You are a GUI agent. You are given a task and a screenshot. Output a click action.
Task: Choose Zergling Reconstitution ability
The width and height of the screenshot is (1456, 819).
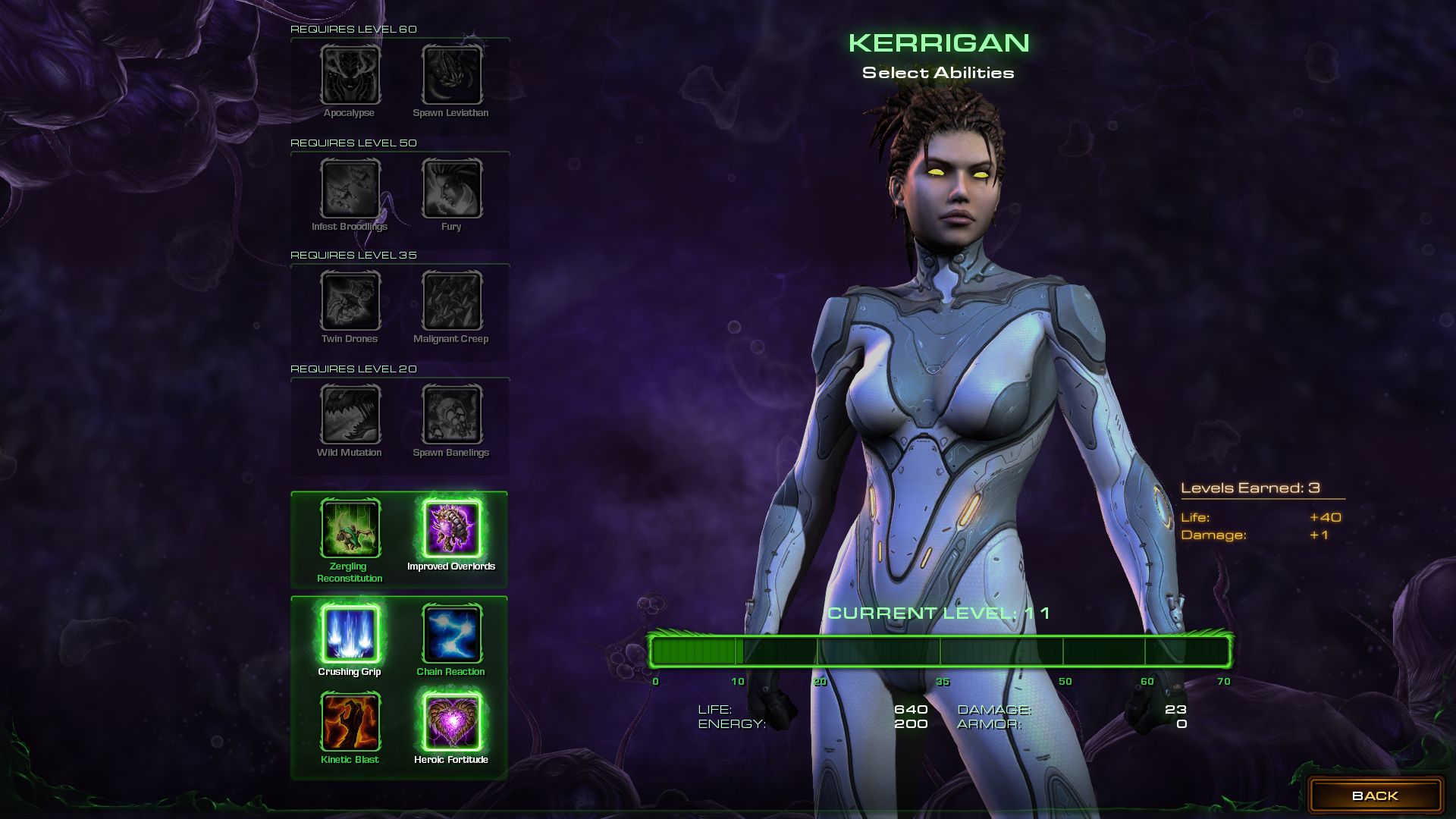tap(350, 529)
